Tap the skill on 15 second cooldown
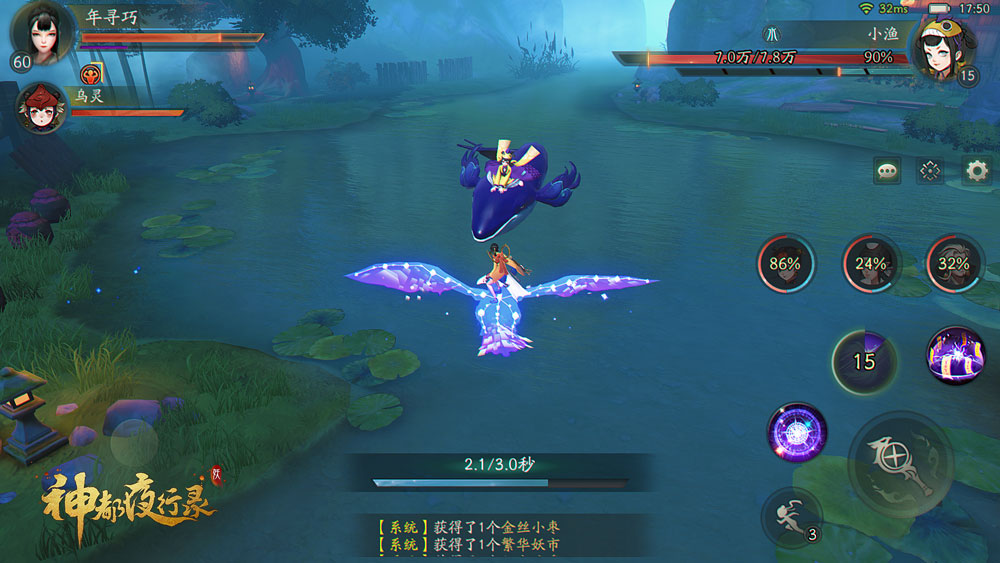The width and height of the screenshot is (1000, 563). pos(862,361)
